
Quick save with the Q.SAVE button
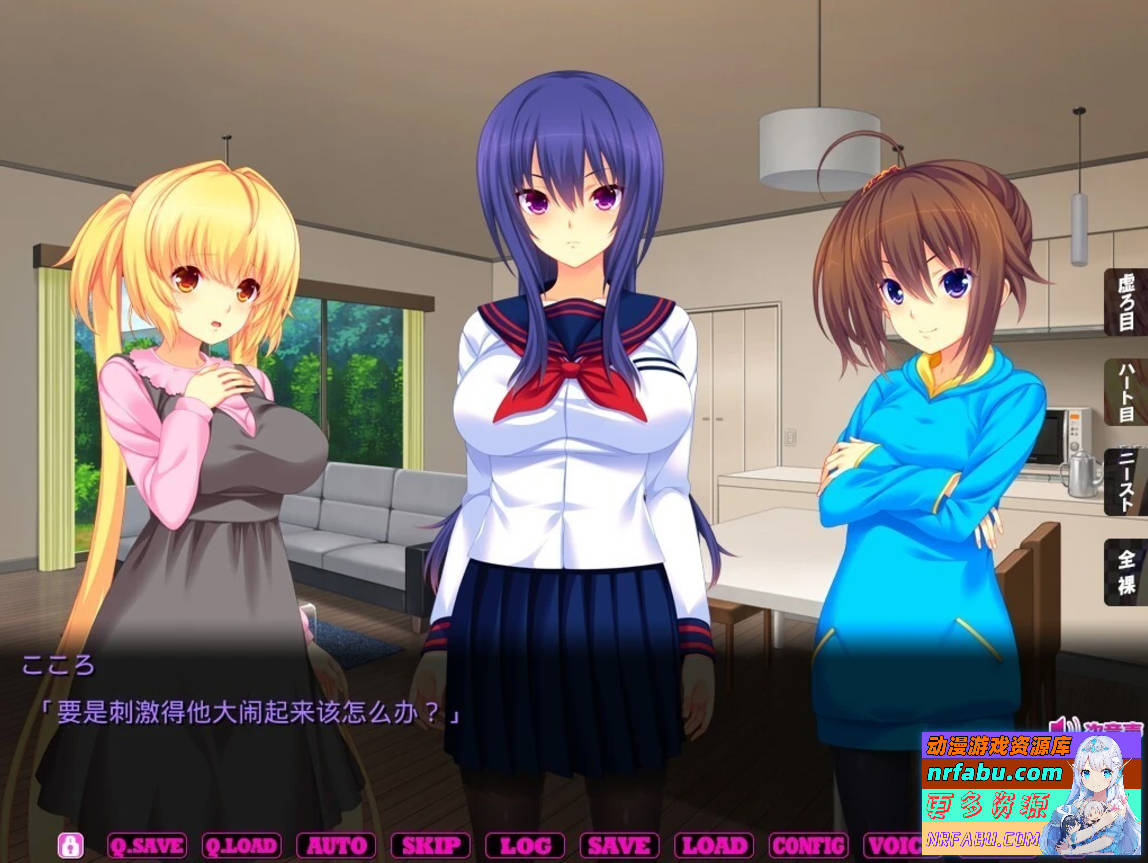coord(146,845)
